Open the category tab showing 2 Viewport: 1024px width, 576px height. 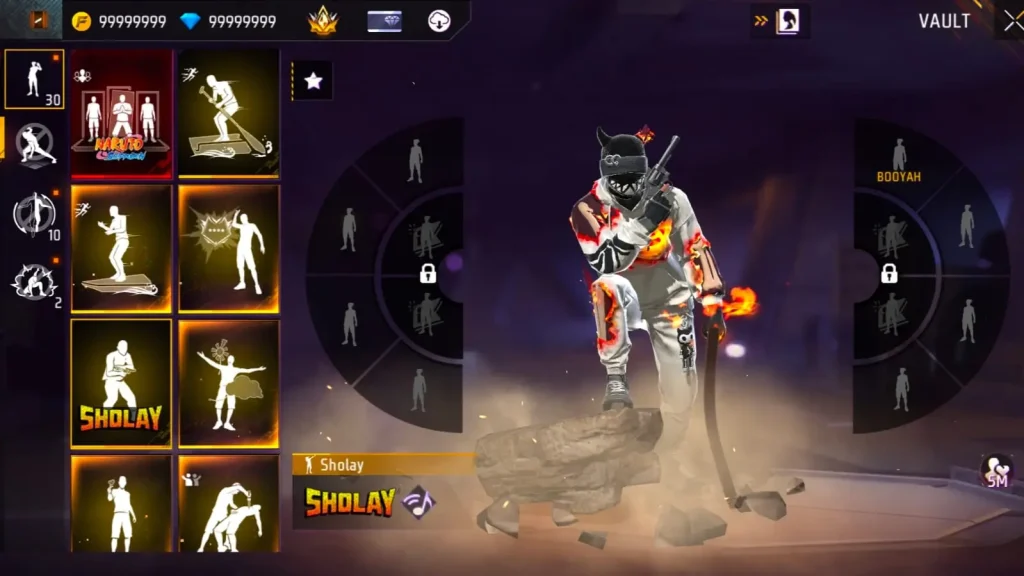coord(34,282)
